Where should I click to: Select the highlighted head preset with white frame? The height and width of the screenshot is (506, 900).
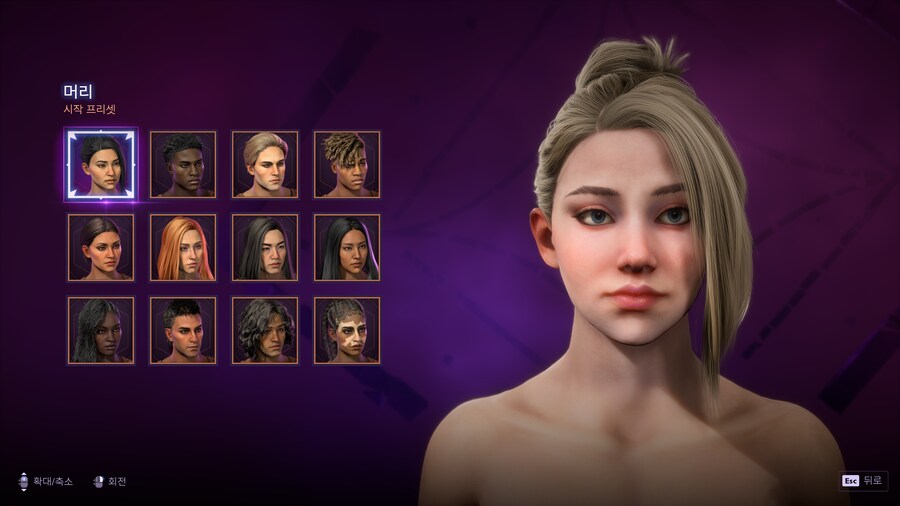[101, 164]
